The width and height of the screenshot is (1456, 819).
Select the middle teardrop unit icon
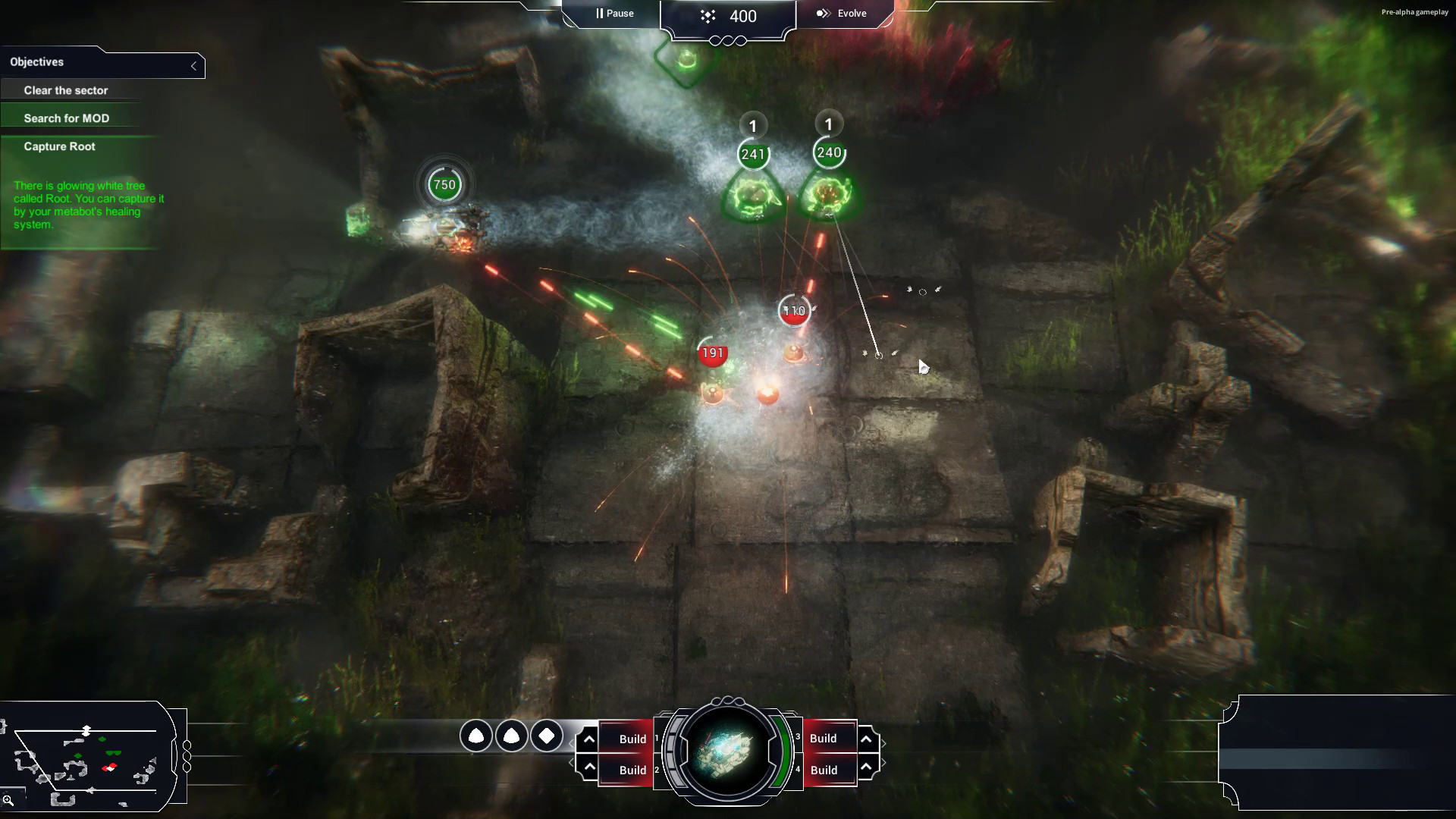[512, 736]
